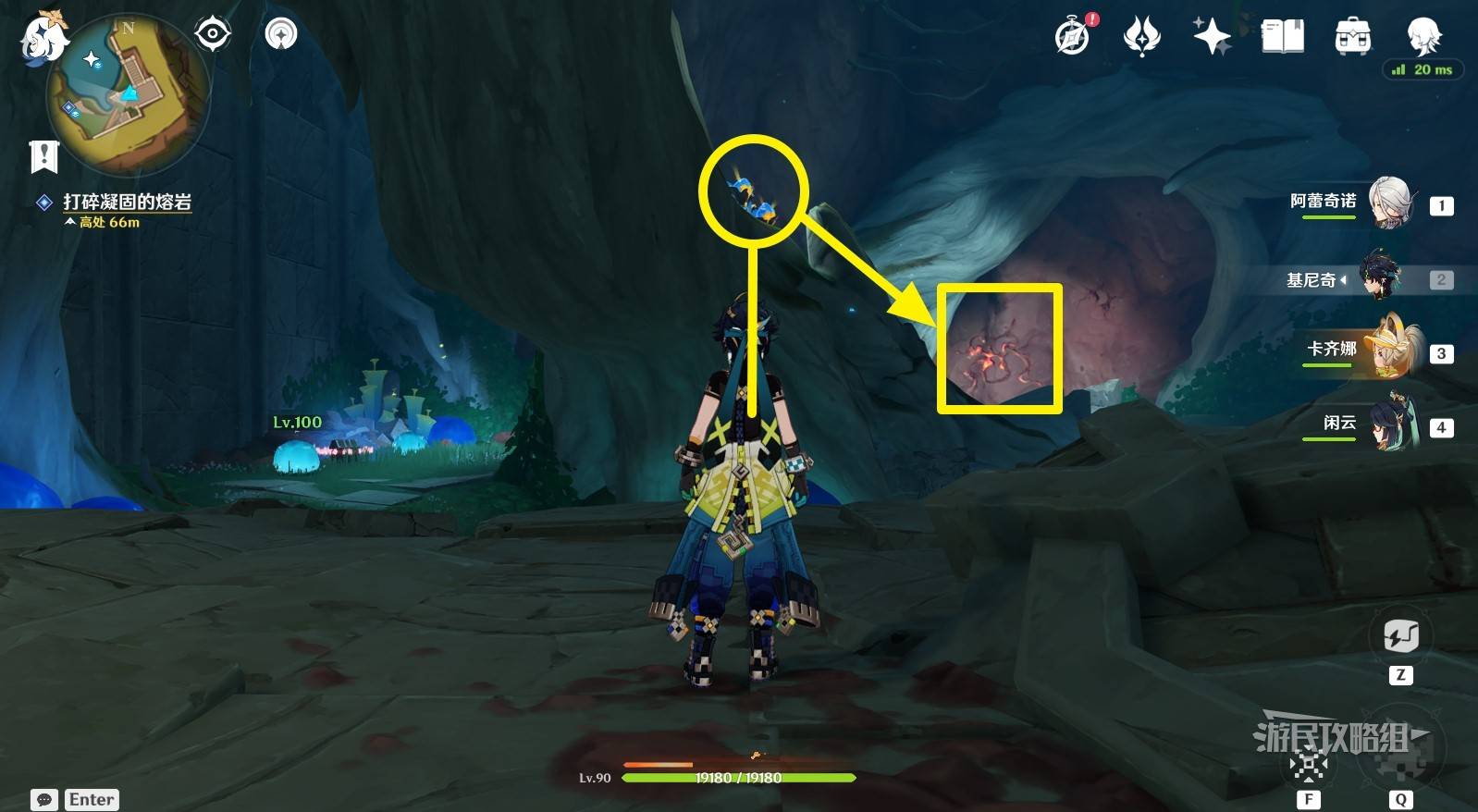Open the Paimon menu icon
This screenshot has height=812, width=1478.
click(43, 39)
